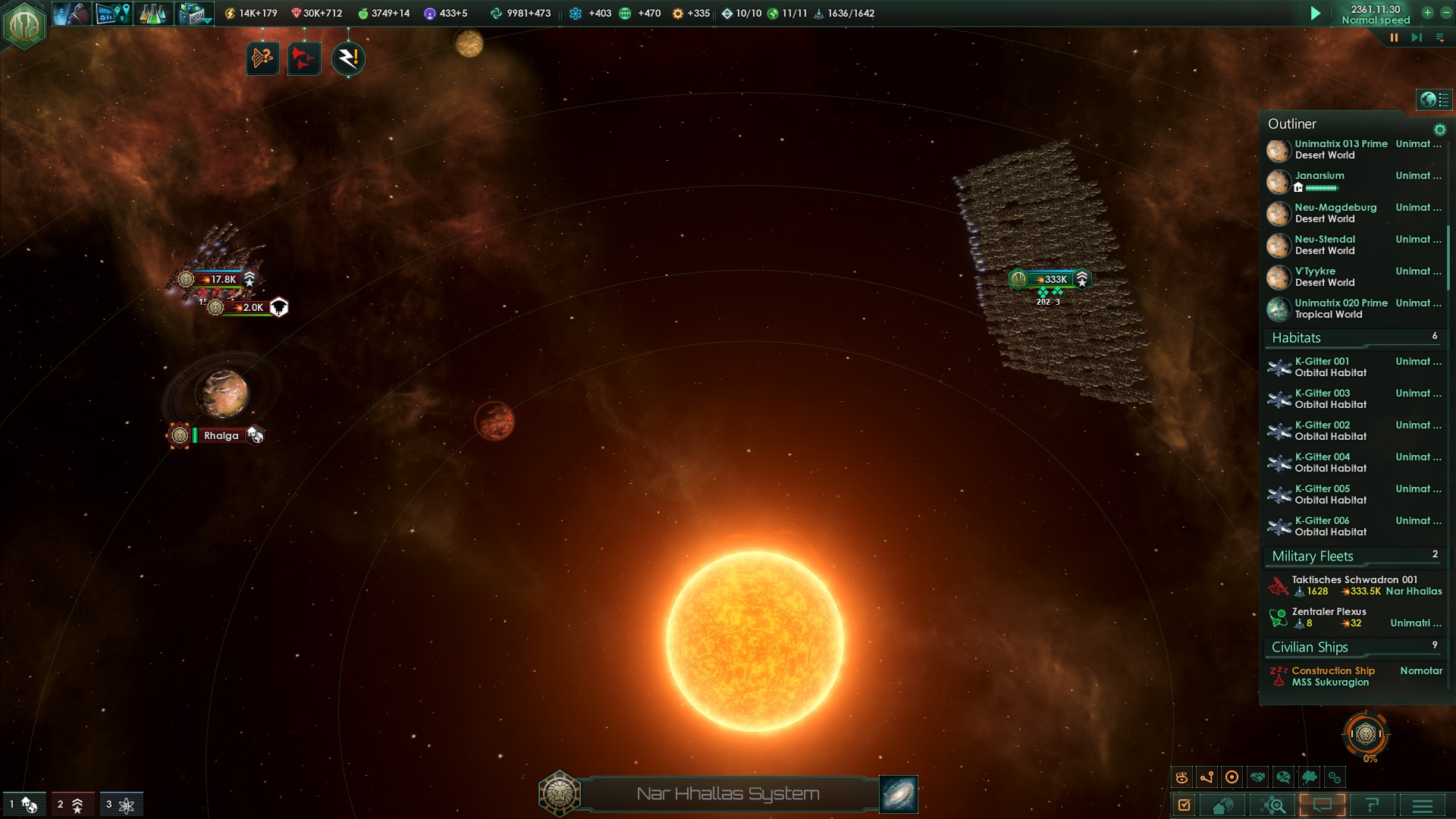This screenshot has width=1456, height=819.
Task: Click the green play arrow
Action: (1316, 14)
